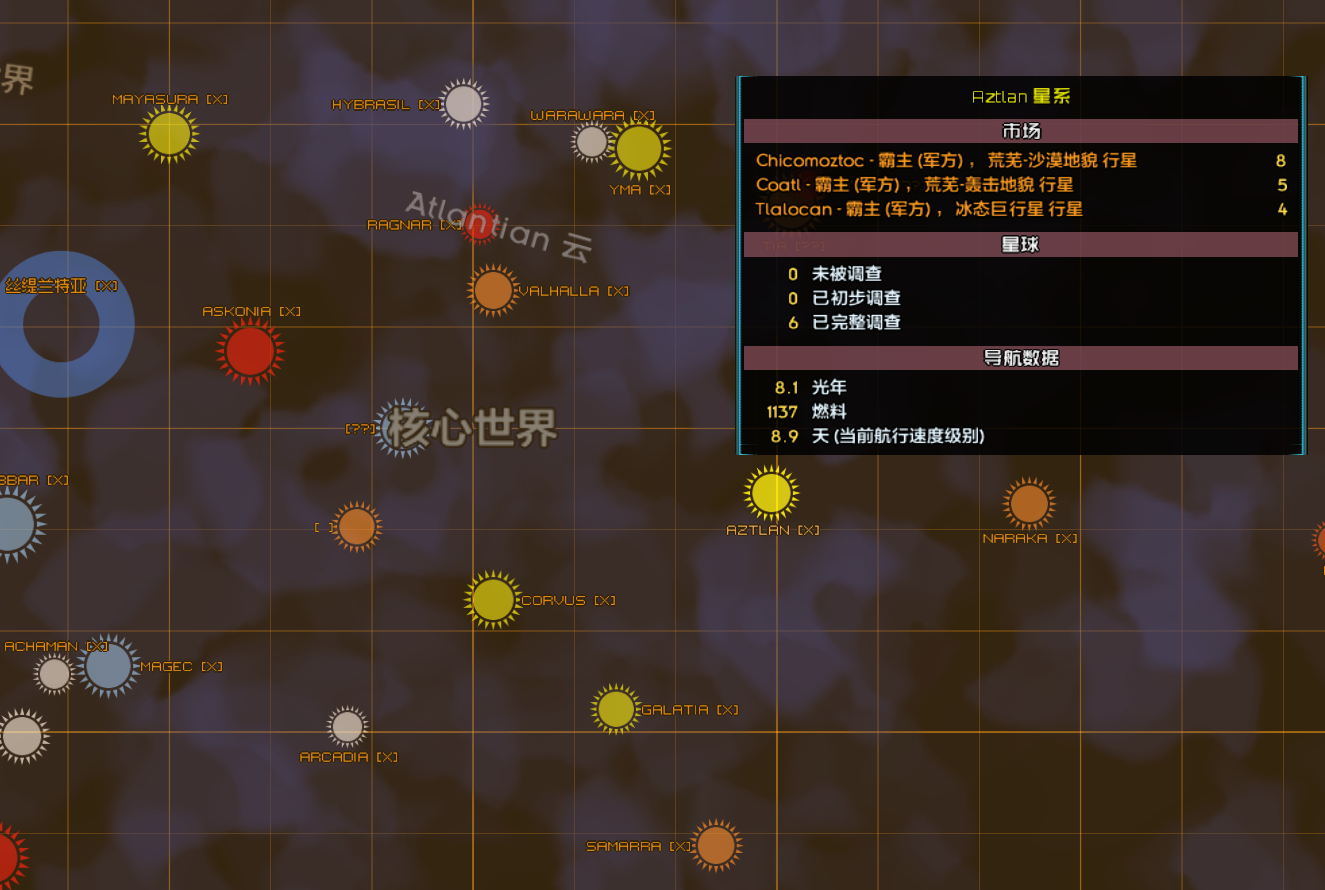Select the orange Valhalla star
Viewport: 1325px width, 890px height.
[494, 290]
